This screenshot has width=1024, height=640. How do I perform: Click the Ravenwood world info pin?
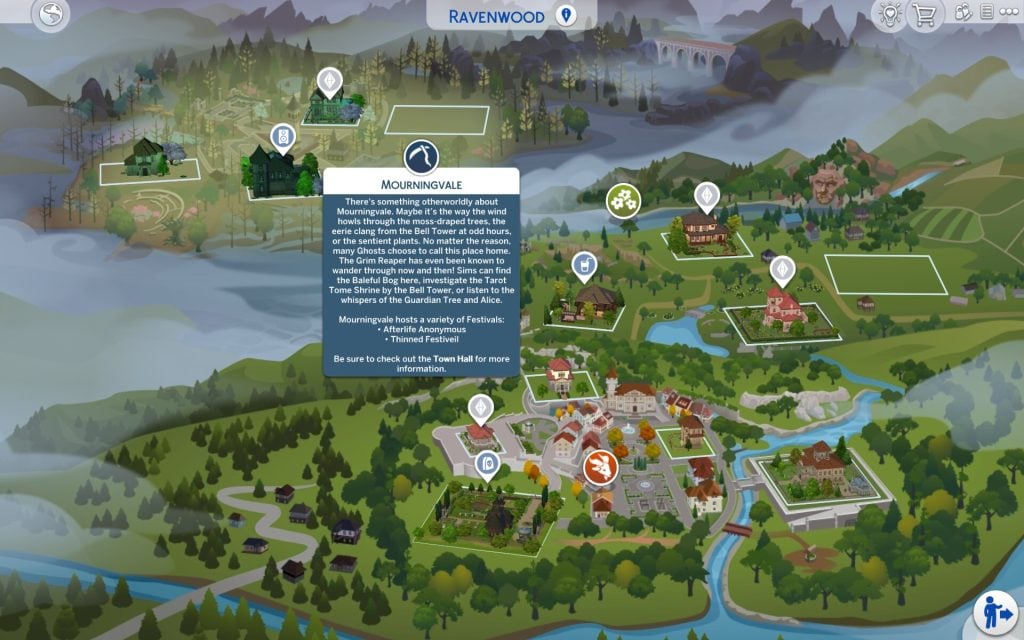pos(566,16)
